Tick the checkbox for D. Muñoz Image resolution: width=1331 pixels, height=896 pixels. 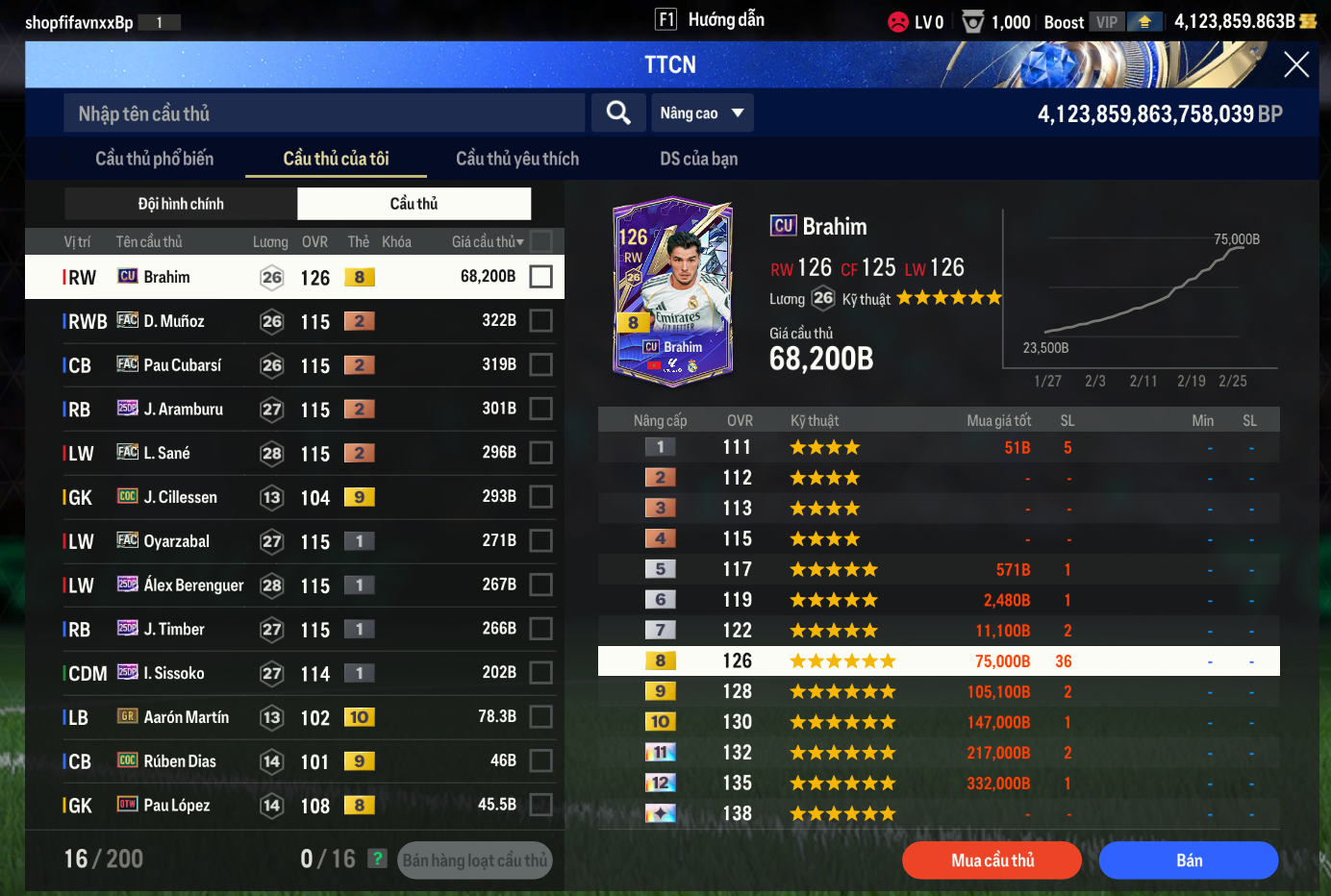(541, 321)
